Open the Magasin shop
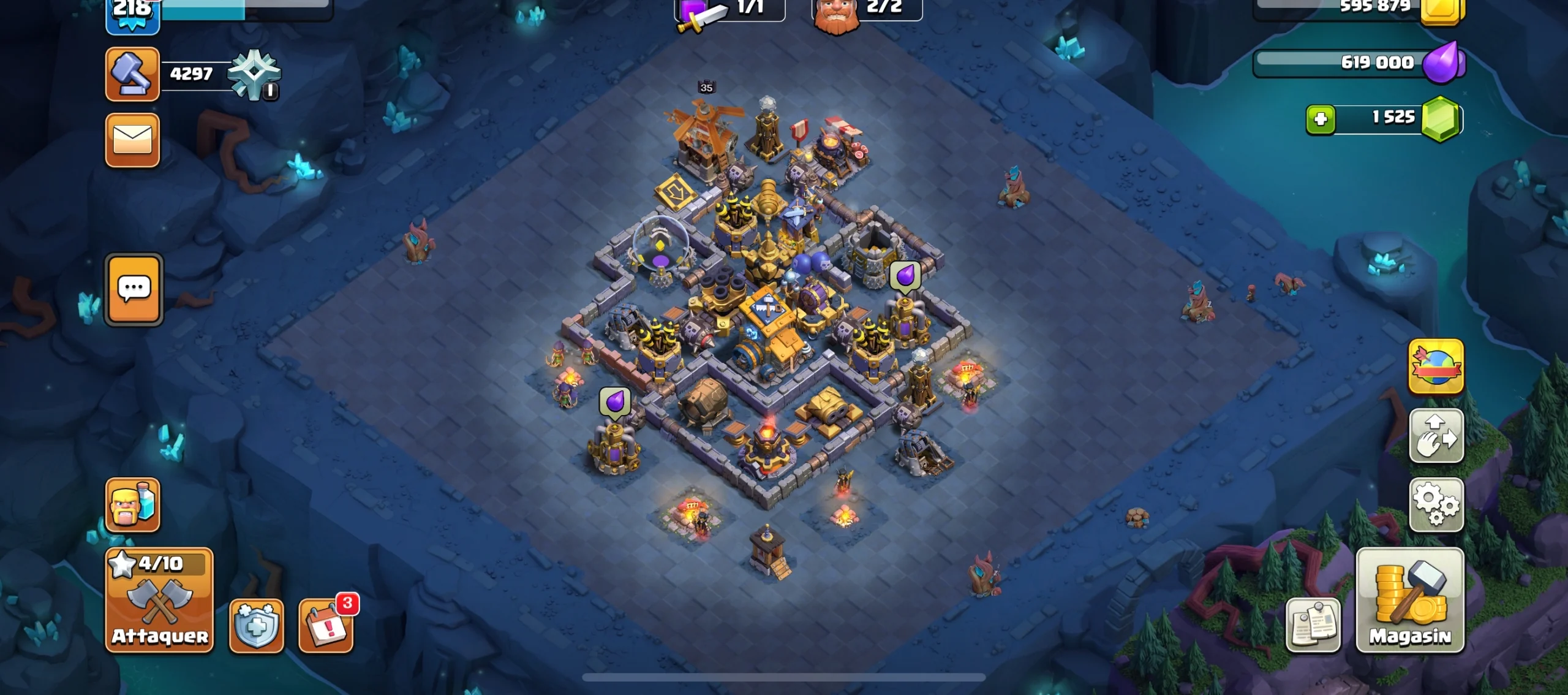This screenshot has height=695, width=1568. click(1409, 601)
